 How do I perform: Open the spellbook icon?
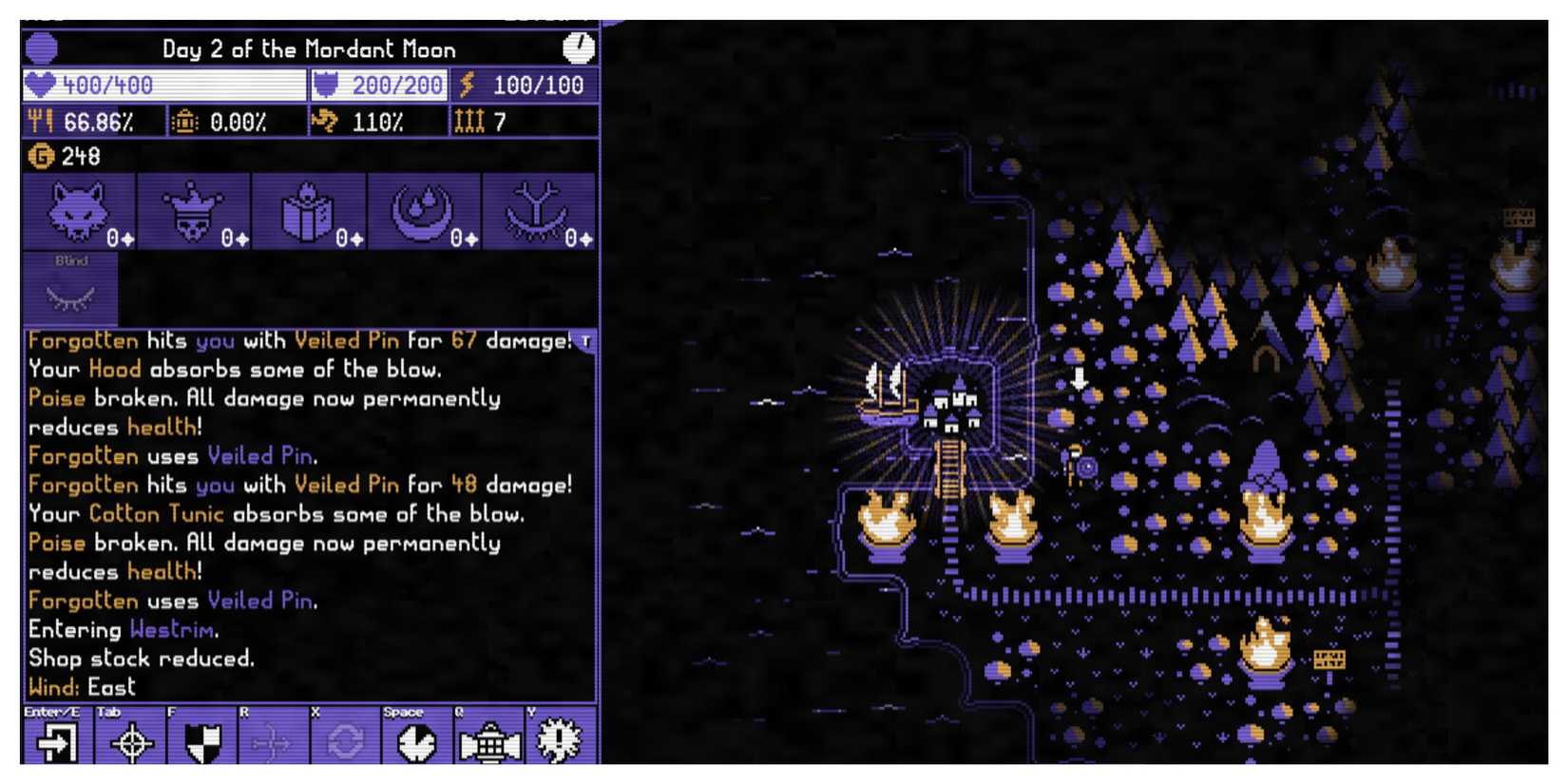coord(308,209)
